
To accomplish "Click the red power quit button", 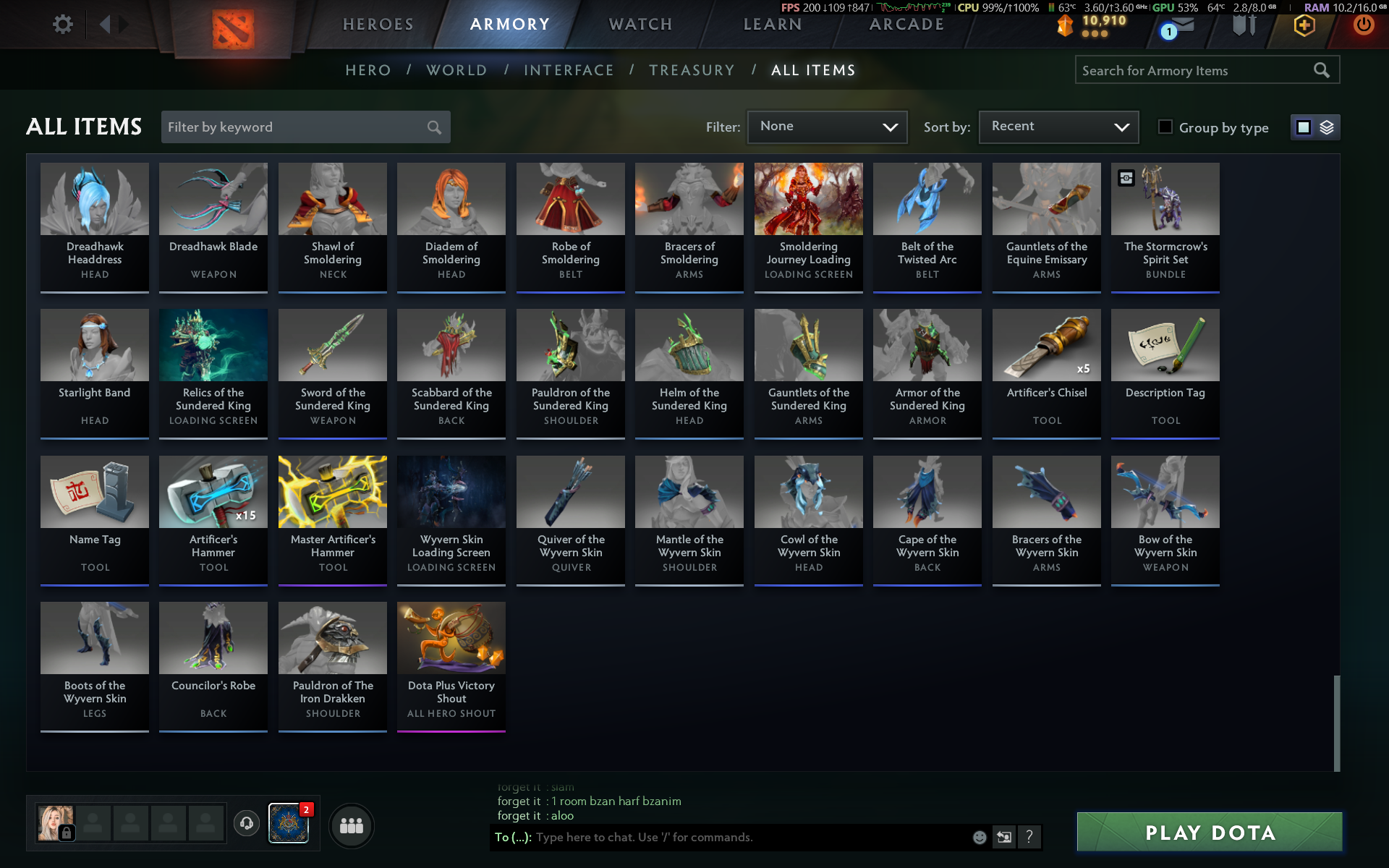I will pyautogui.click(x=1363, y=25).
